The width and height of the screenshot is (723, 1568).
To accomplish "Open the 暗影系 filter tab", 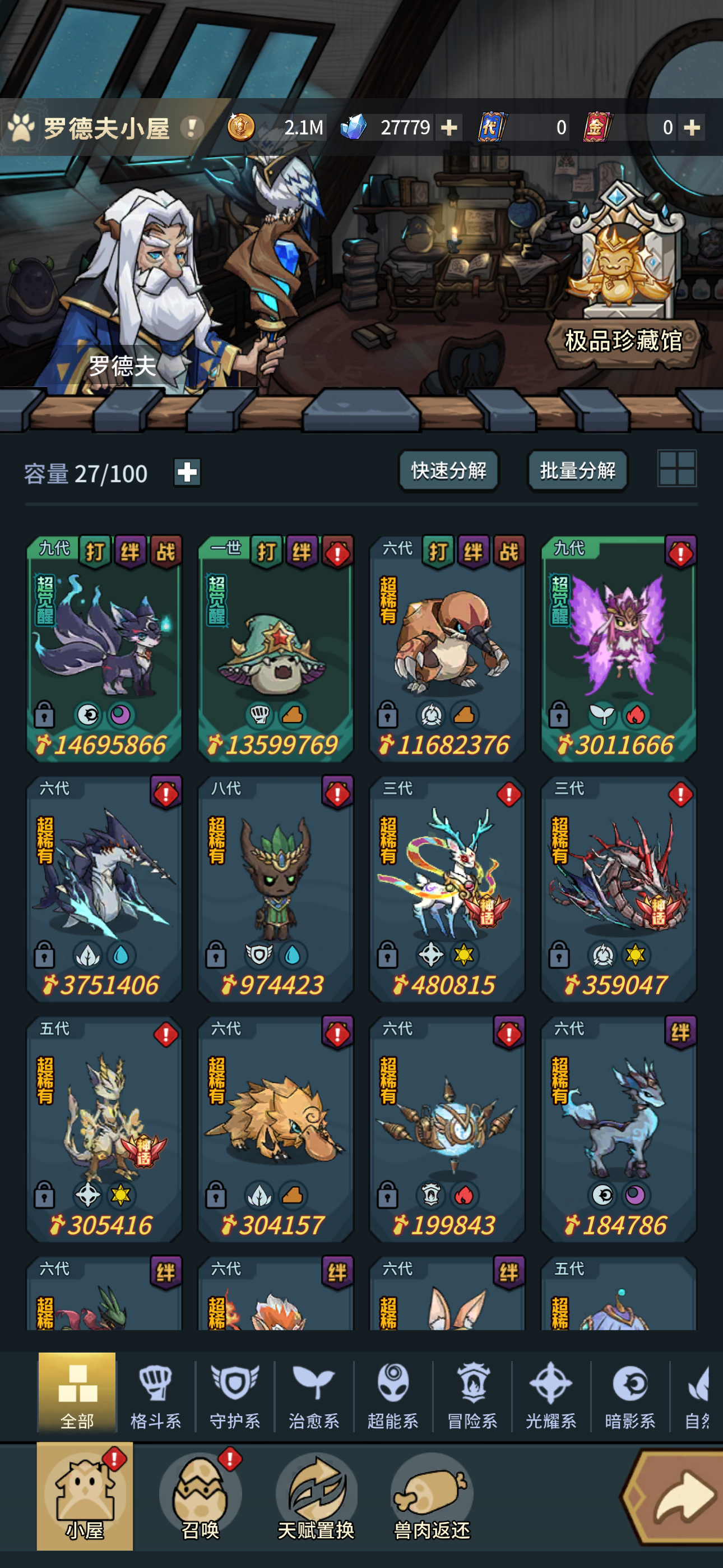I will click(x=629, y=1391).
